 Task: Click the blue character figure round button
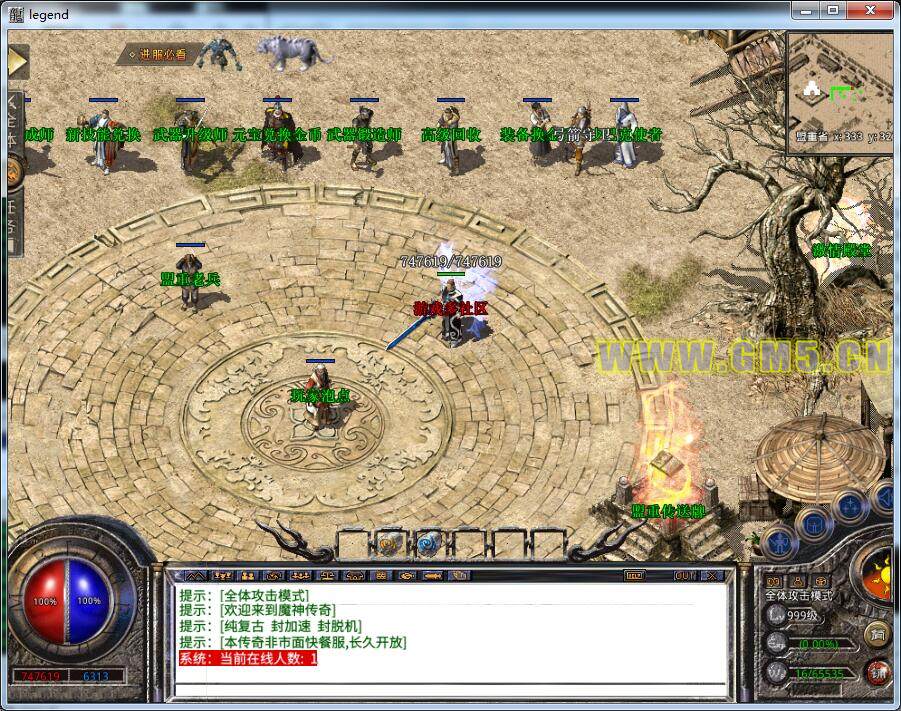(777, 542)
